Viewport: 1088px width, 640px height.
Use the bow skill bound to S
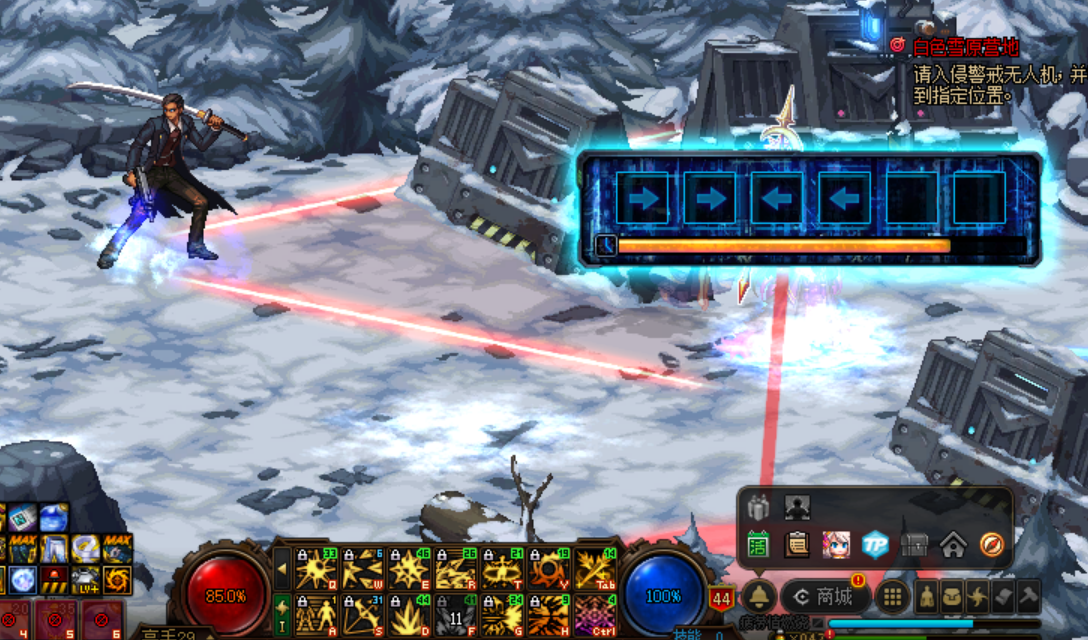pyautogui.click(x=361, y=614)
